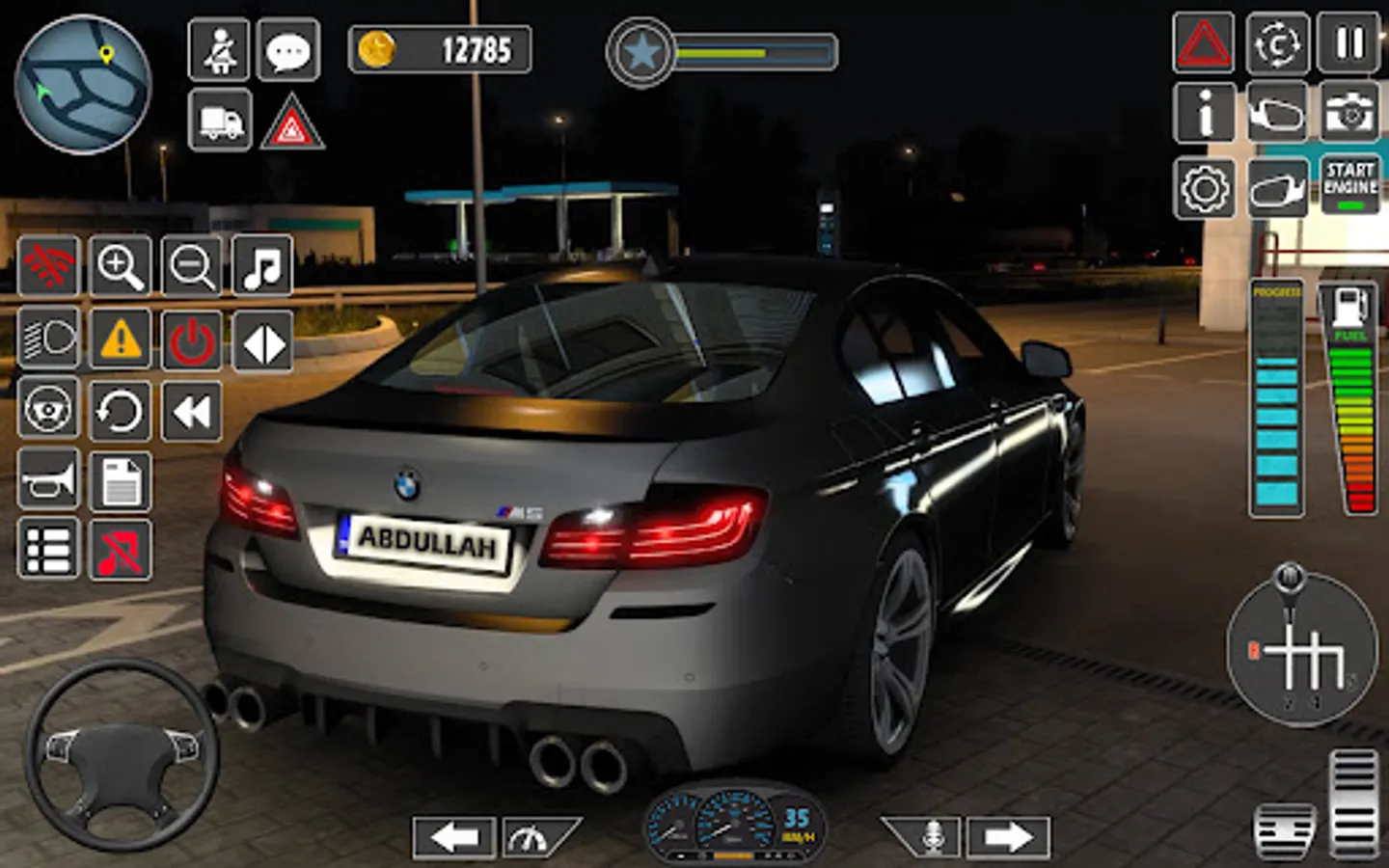Image resolution: width=1389 pixels, height=868 pixels.
Task: Click the rewind double-arrow button
Action: (x=192, y=412)
